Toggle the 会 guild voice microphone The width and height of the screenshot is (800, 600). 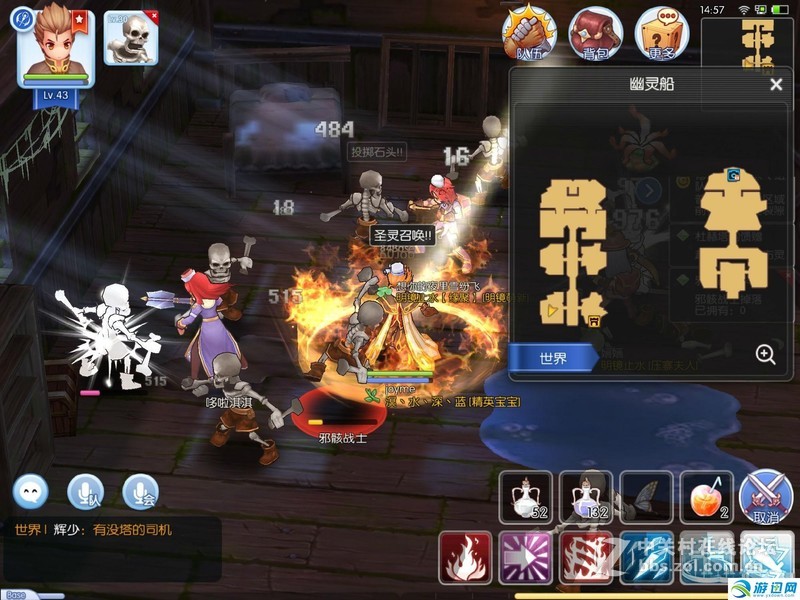click(x=140, y=491)
